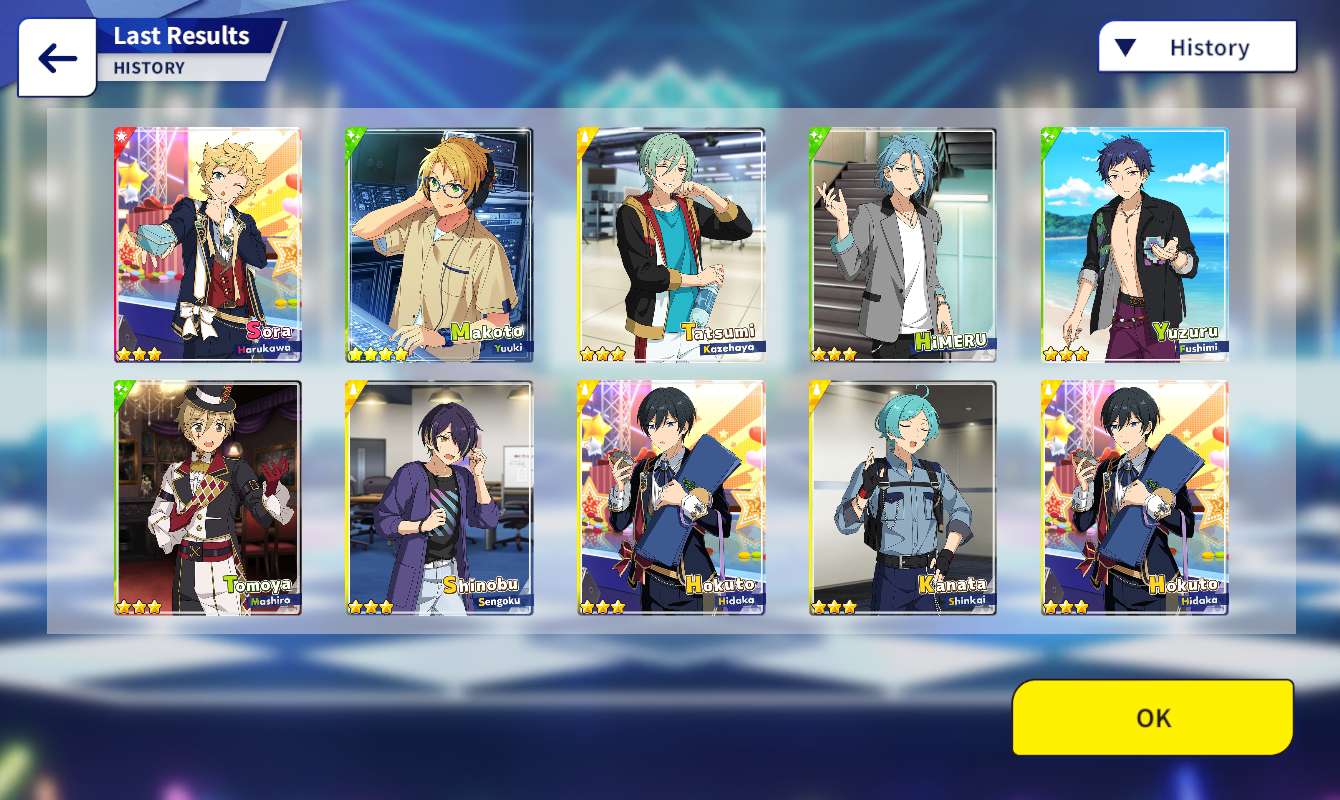The width and height of the screenshot is (1340, 800).
Task: View the Makoto Yuuki card
Action: (439, 245)
